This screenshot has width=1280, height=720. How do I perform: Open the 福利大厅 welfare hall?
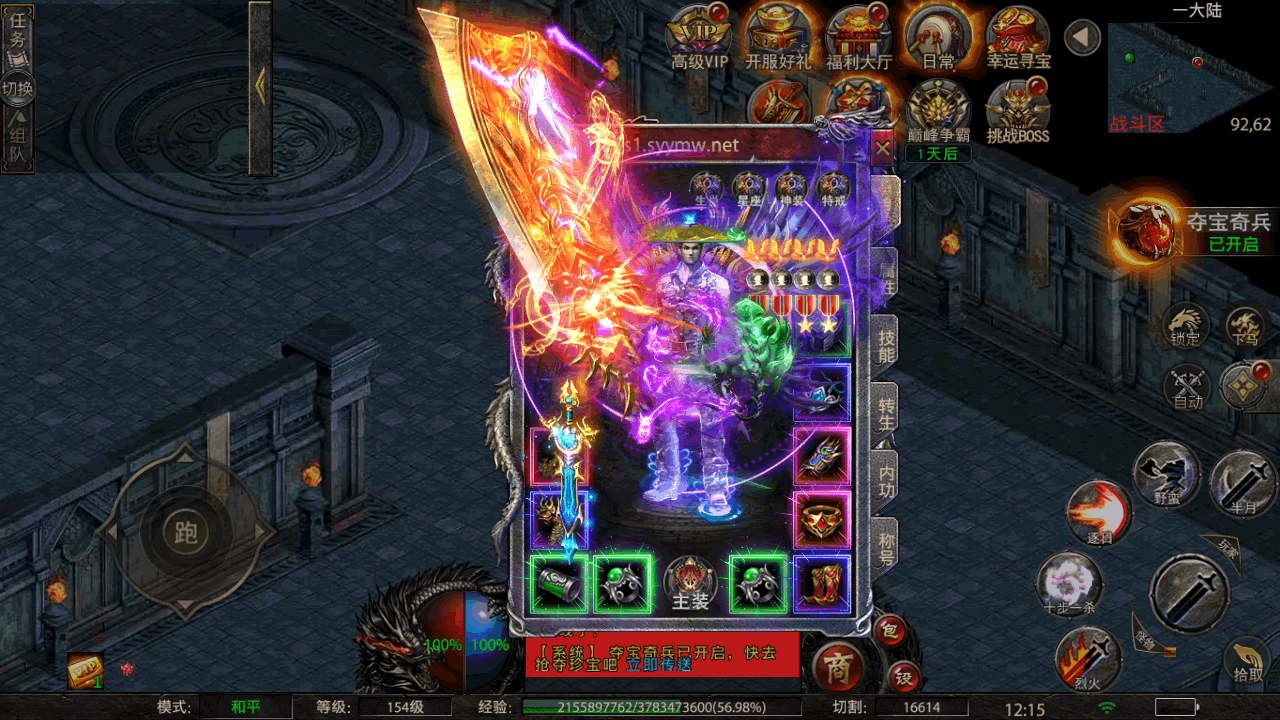coord(859,38)
